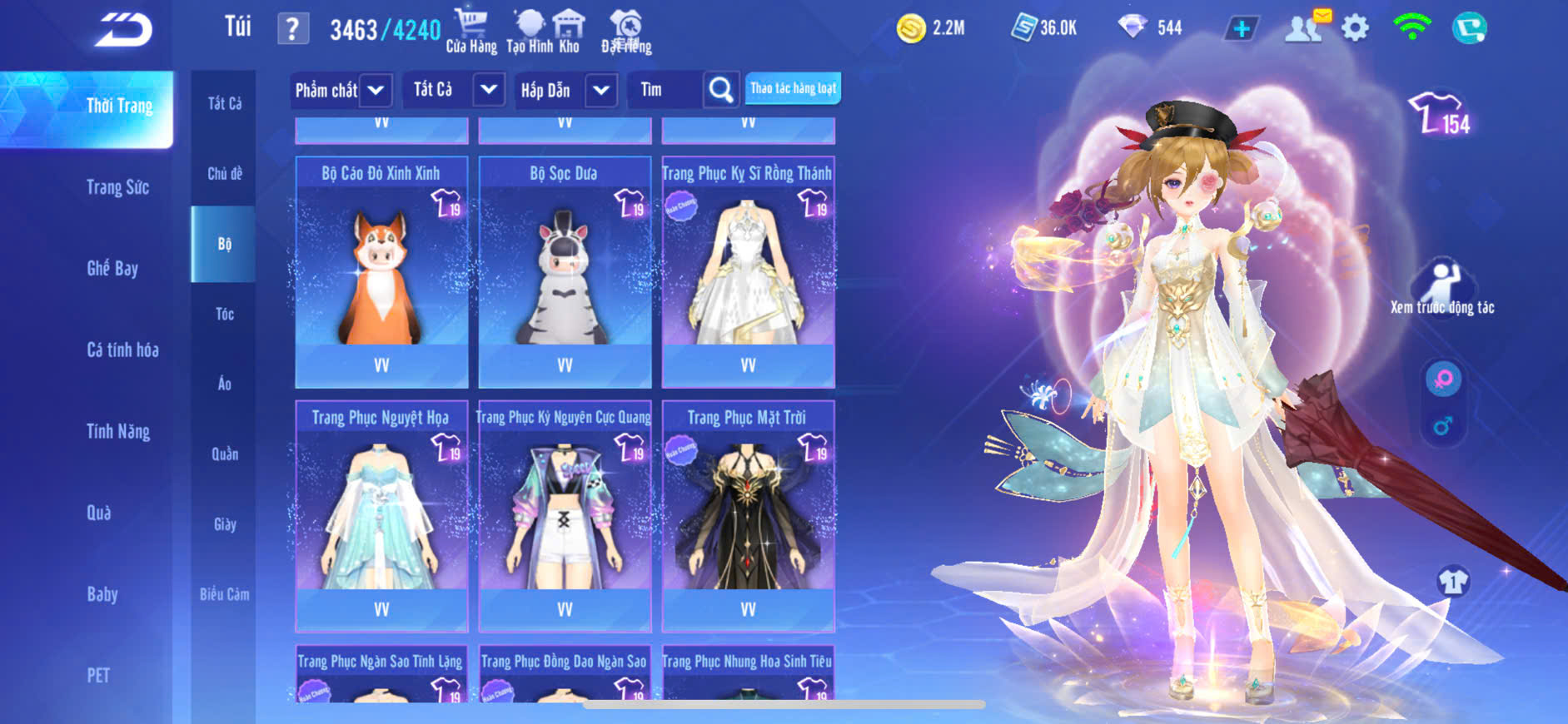The height and width of the screenshot is (724, 1568).
Task: Open the Kho storage
Action: pyautogui.click(x=570, y=32)
